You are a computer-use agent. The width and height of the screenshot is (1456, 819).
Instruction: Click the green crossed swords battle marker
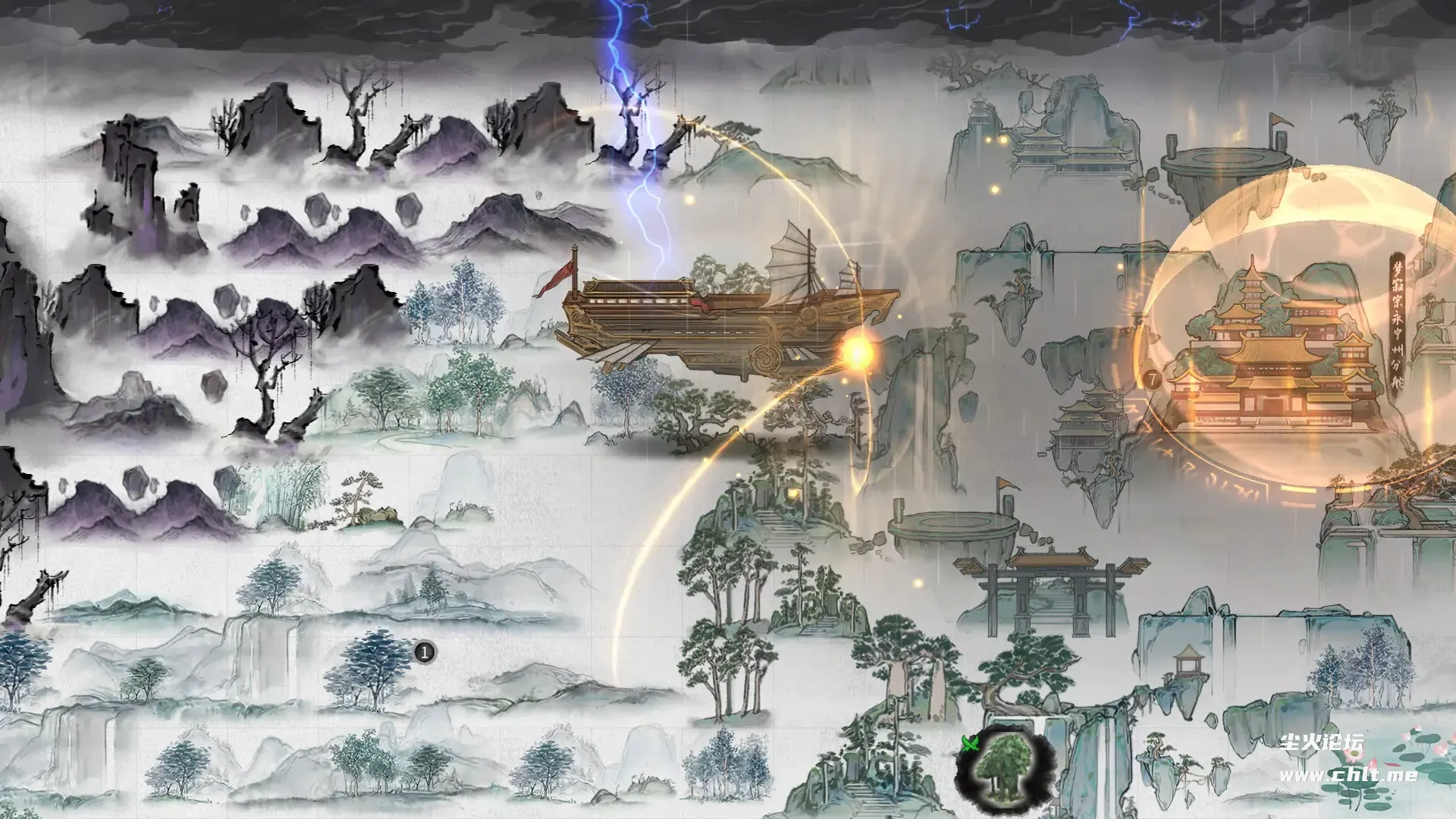(x=970, y=742)
